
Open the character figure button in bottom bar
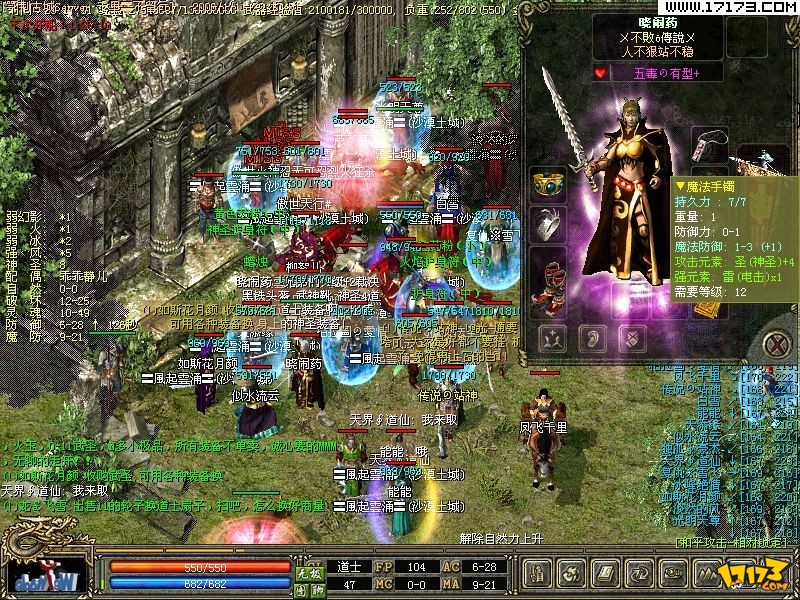(x=538, y=574)
